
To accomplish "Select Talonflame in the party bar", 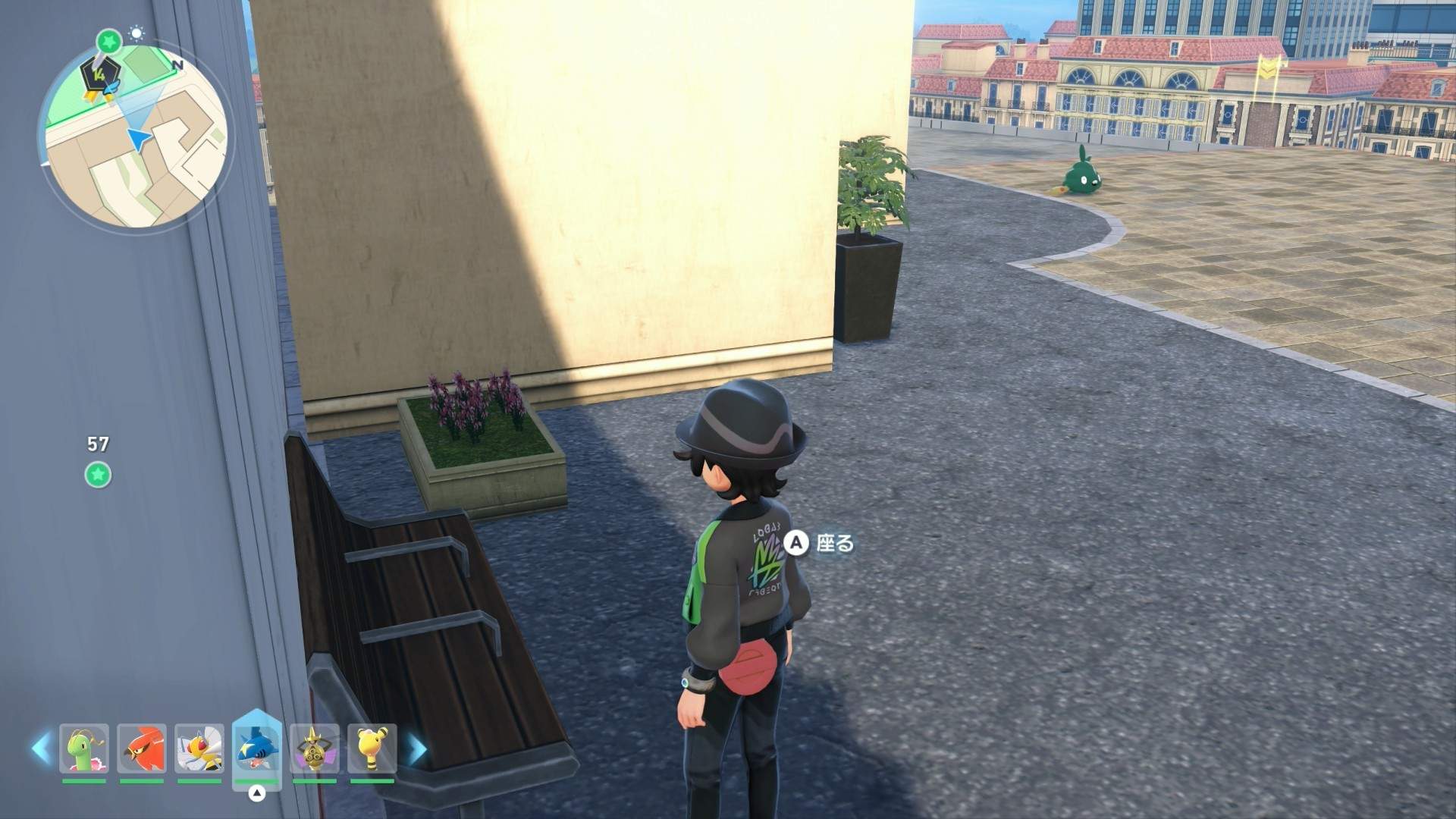I will [x=142, y=748].
